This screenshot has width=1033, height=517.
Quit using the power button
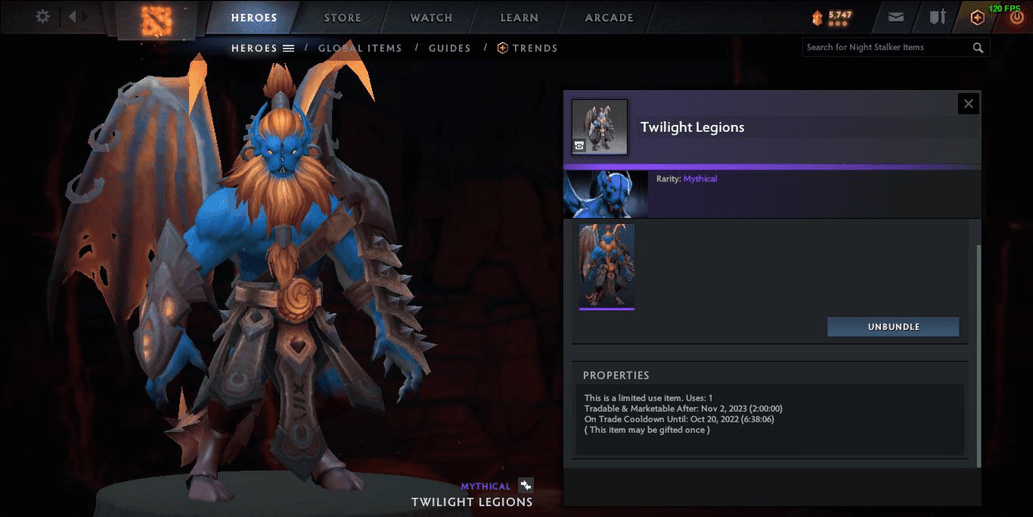tap(1016, 17)
